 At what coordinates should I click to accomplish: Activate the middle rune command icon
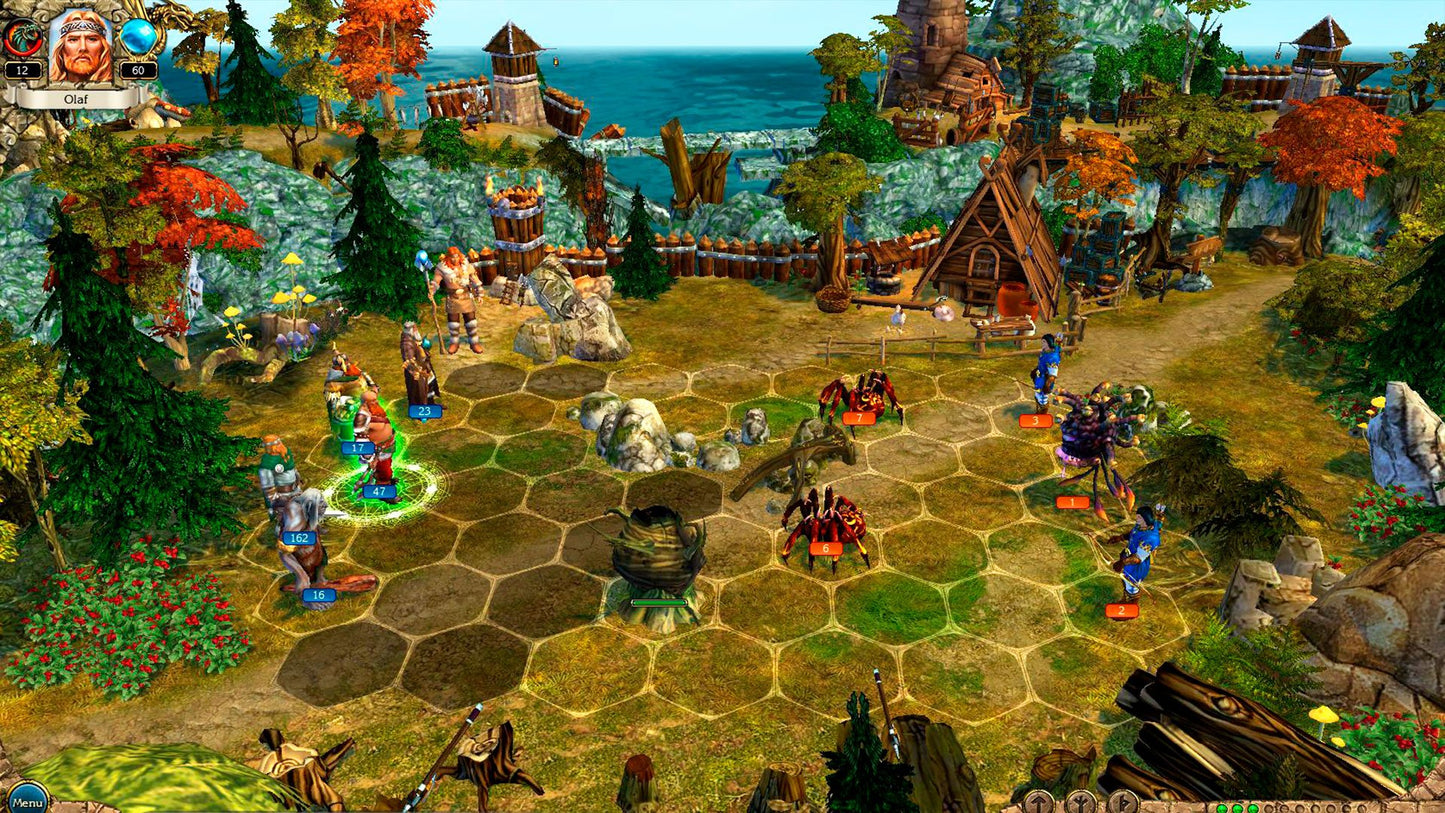point(1081,800)
